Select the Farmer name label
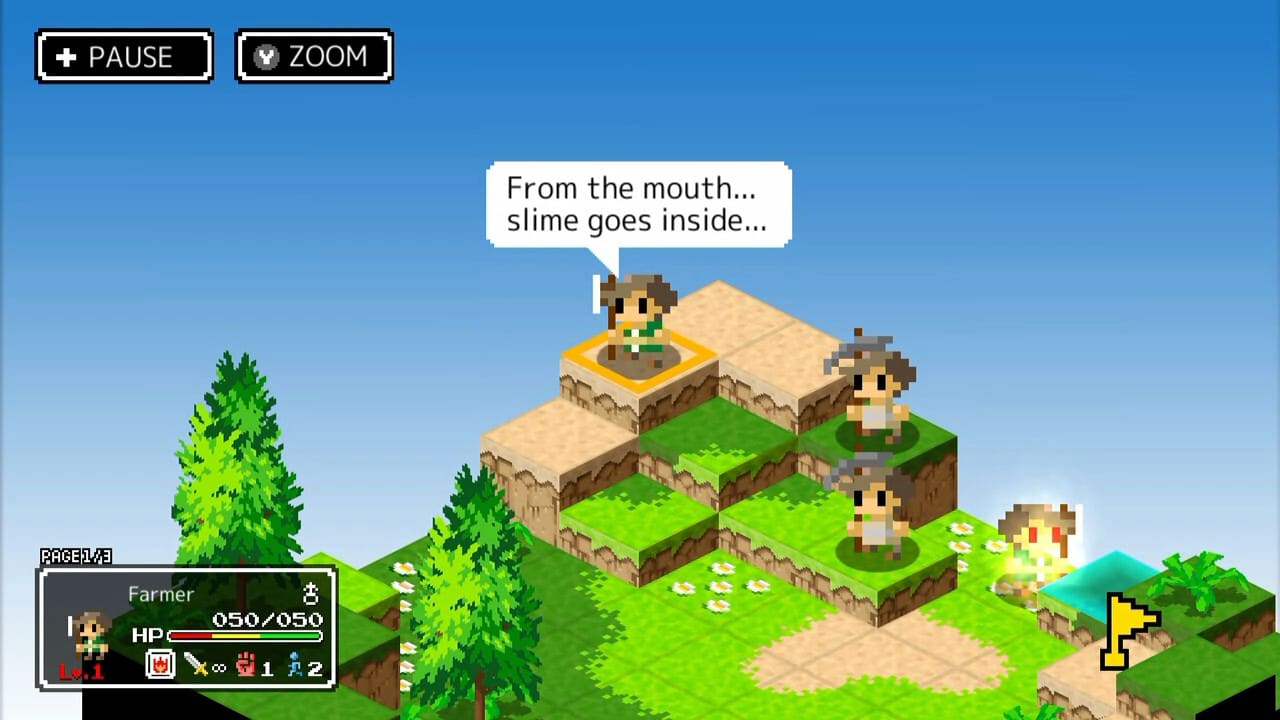Image resolution: width=1280 pixels, height=720 pixels. tap(161, 594)
